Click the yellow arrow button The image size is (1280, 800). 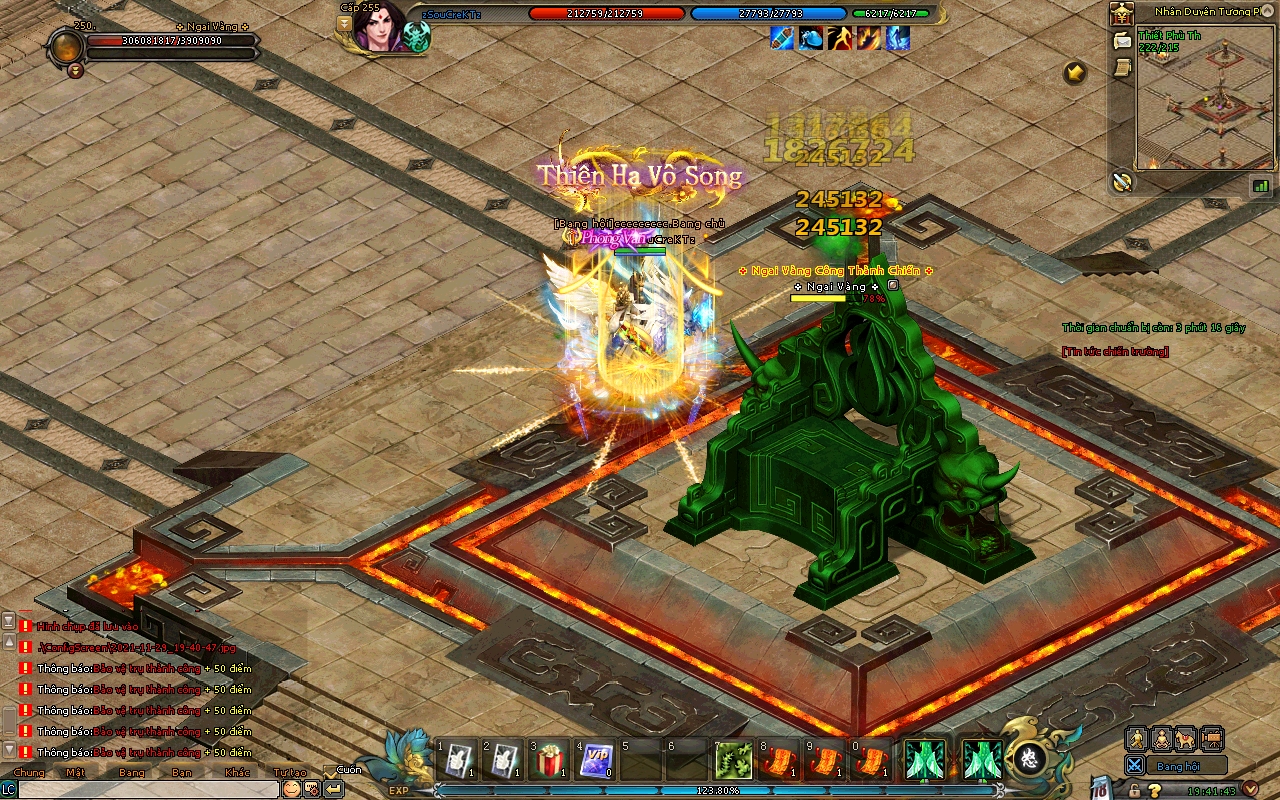[1075, 72]
